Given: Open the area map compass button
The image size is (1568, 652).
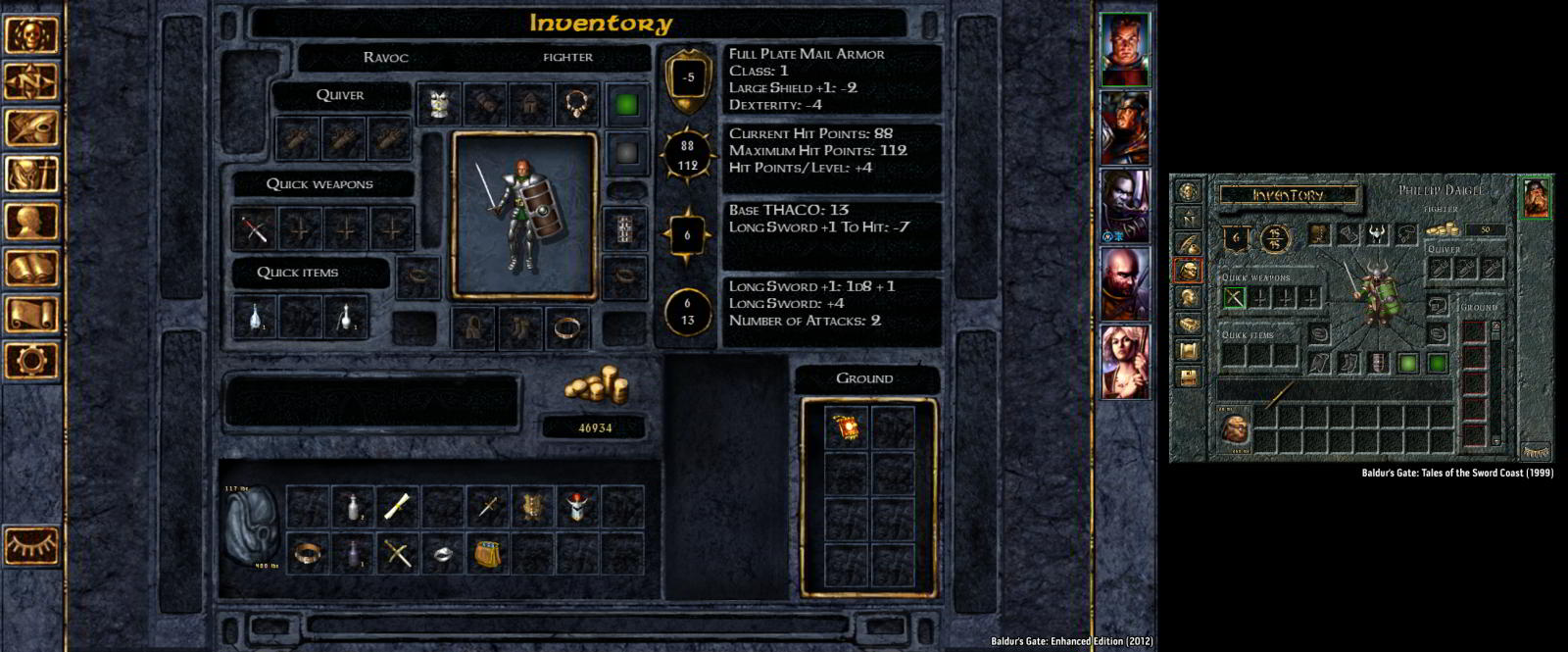Looking at the screenshot, I should tap(31, 82).
